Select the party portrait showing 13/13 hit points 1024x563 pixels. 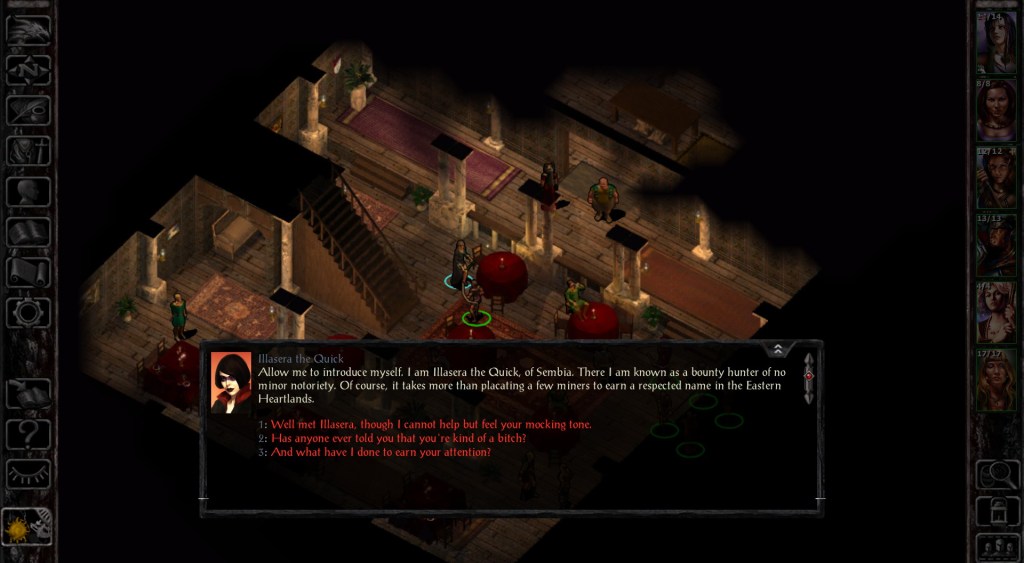coord(997,245)
